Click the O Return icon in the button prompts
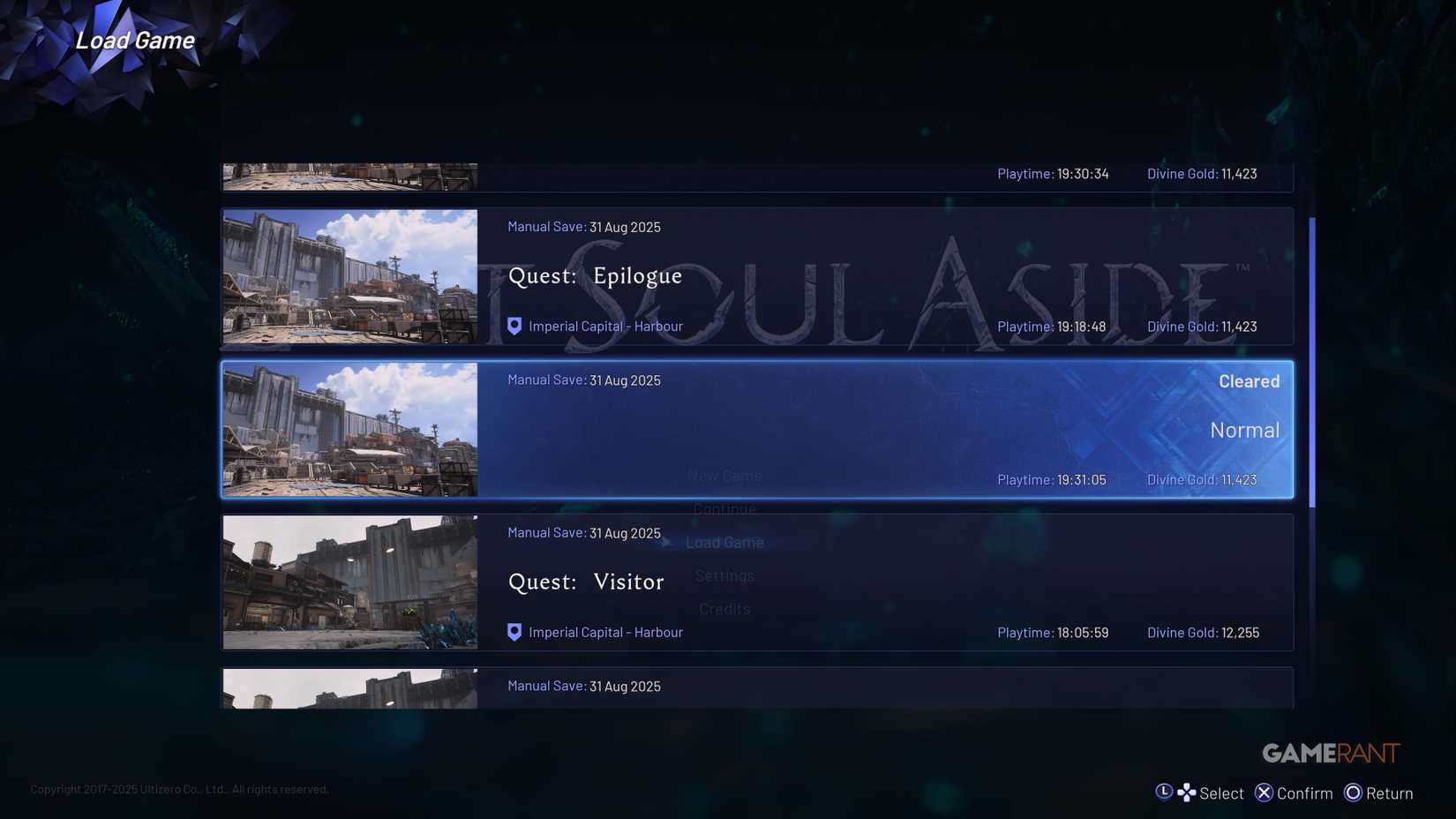The image size is (1456, 819). [1353, 792]
